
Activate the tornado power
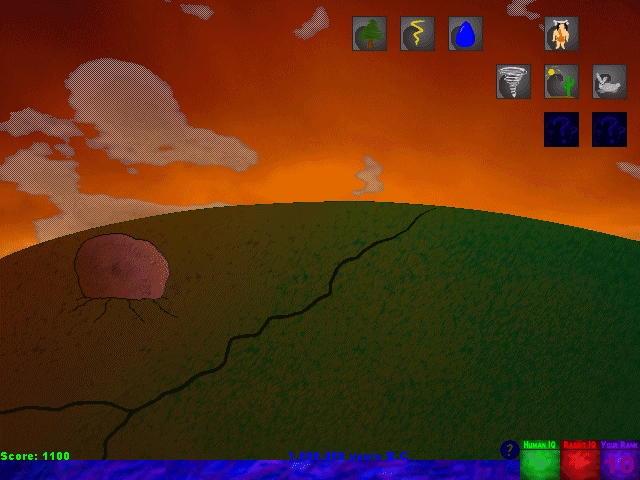coord(513,82)
